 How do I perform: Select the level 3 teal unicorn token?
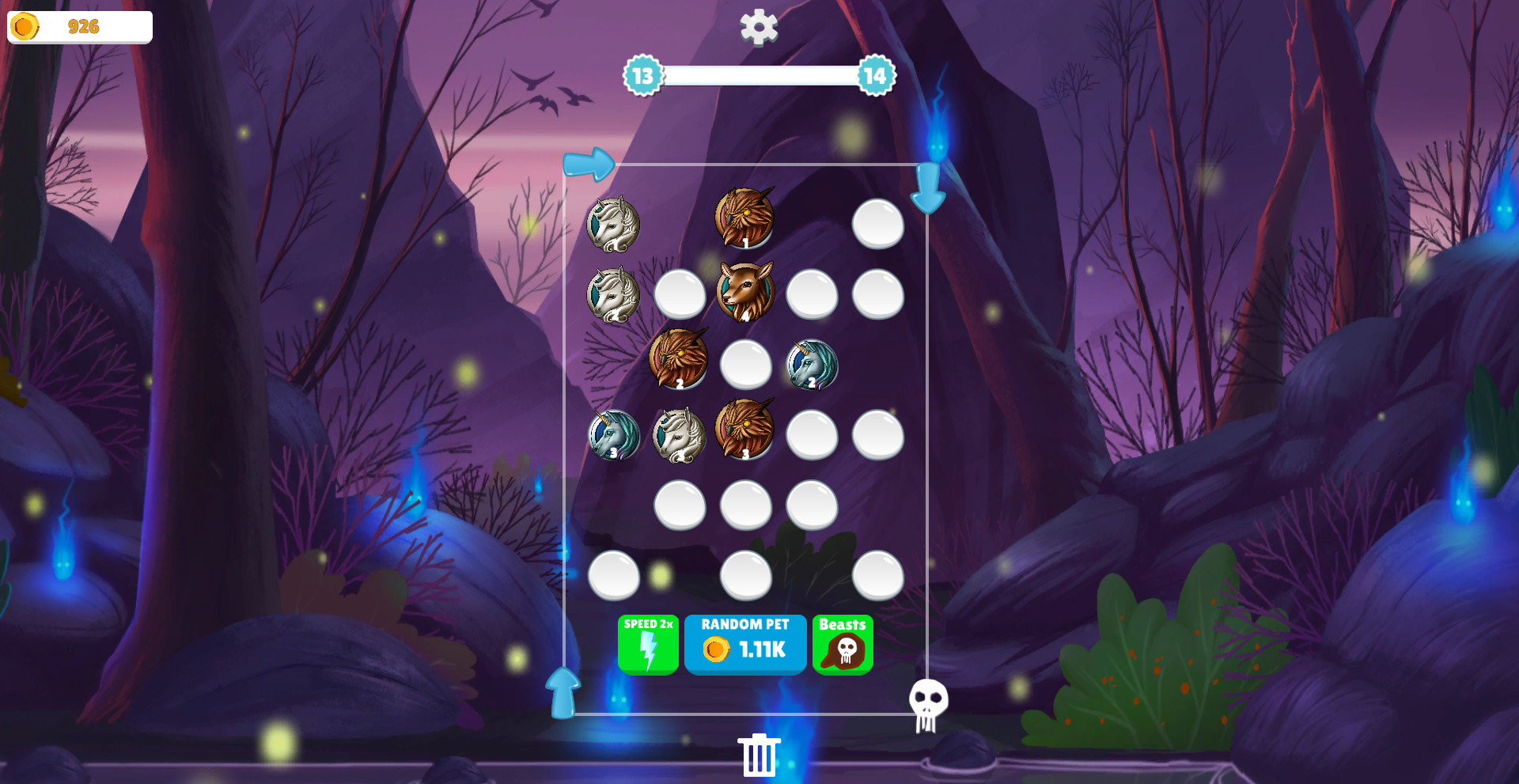pos(614,435)
